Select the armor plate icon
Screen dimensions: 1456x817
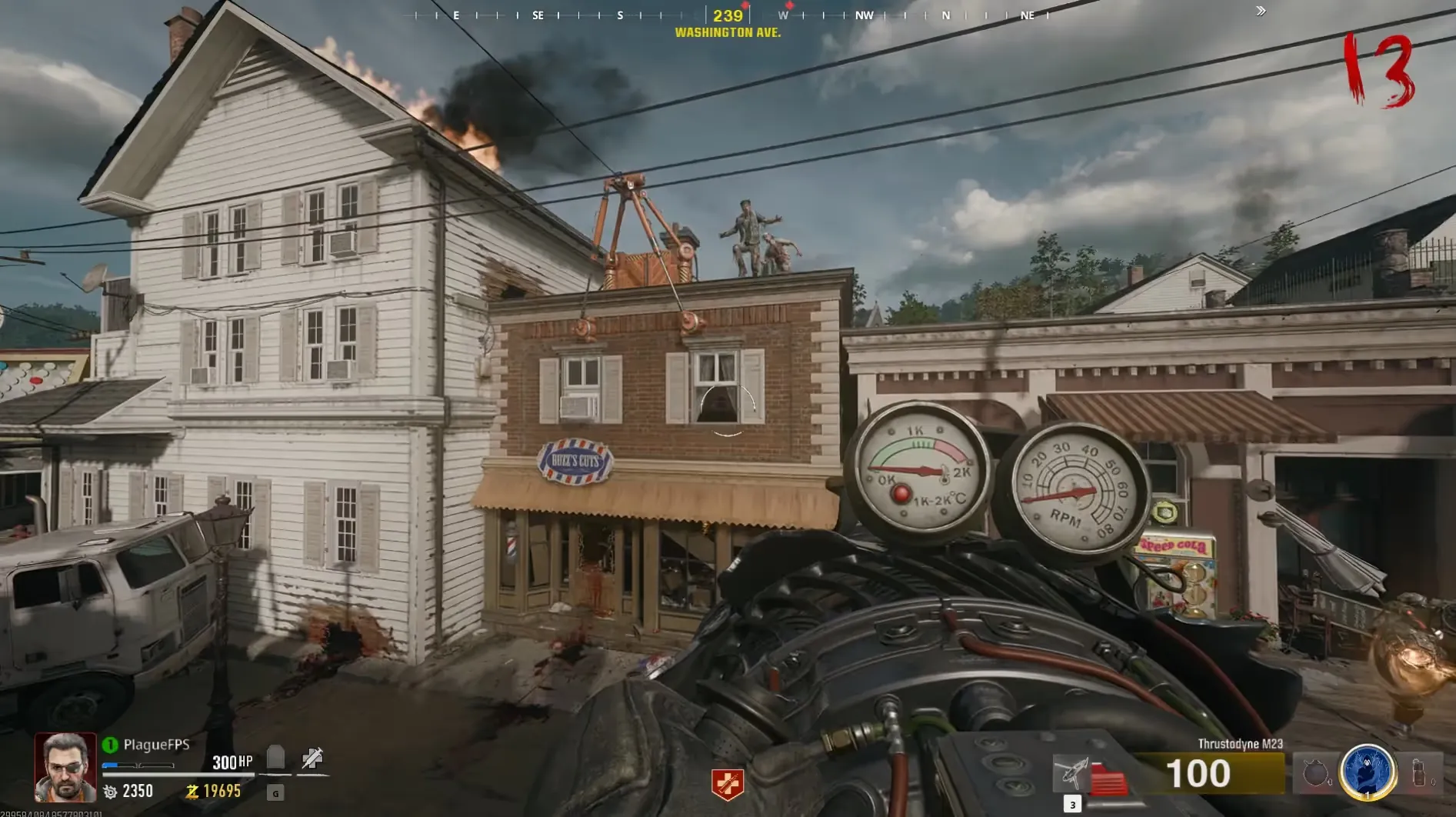275,758
